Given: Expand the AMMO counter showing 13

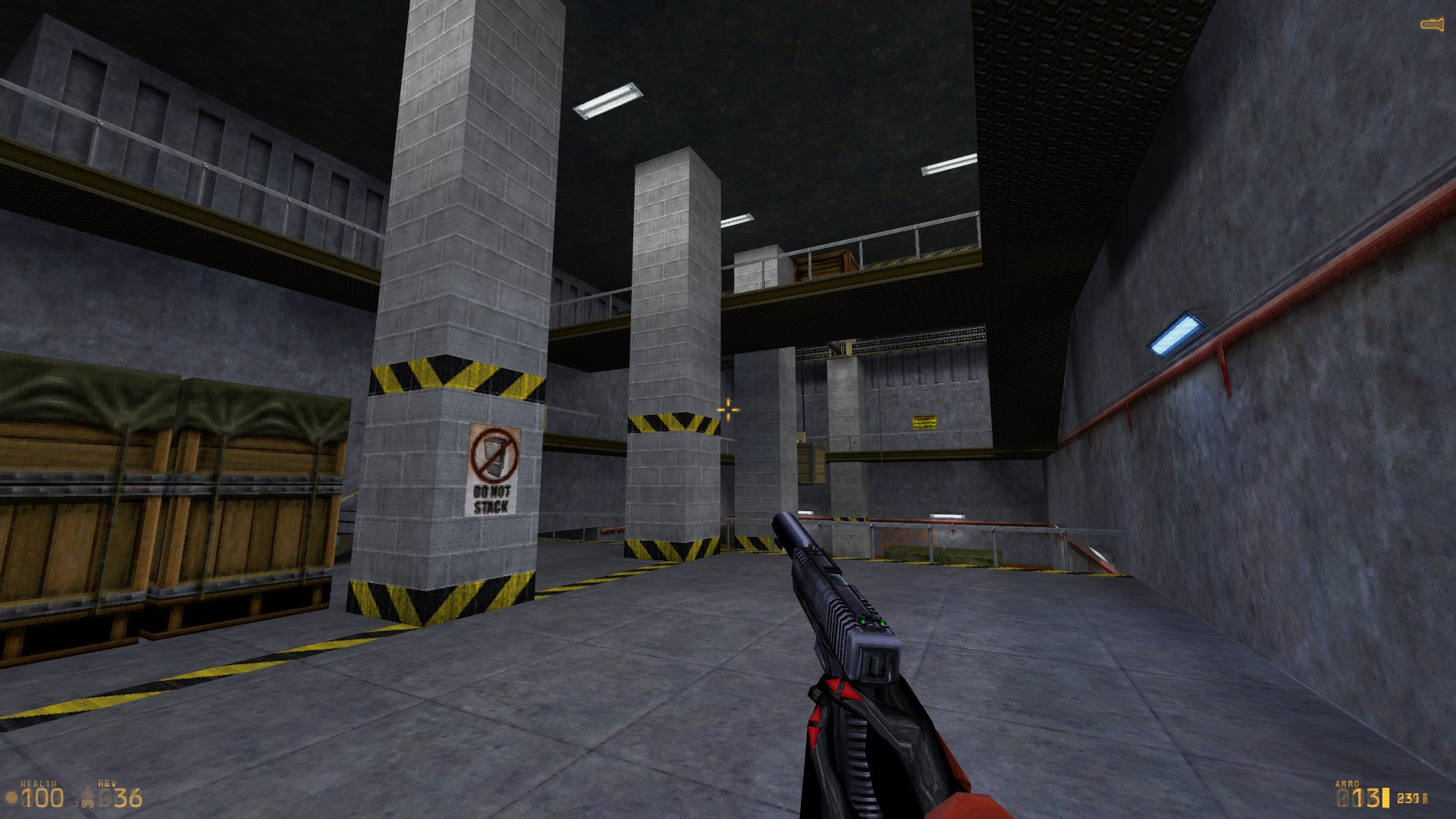Looking at the screenshot, I should pyautogui.click(x=1367, y=798).
